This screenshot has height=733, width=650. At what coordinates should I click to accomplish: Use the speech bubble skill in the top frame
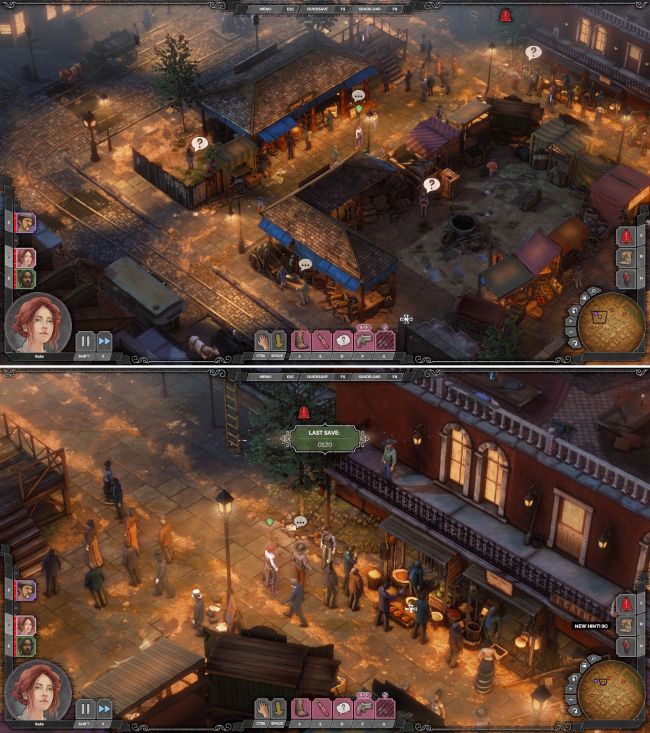(x=343, y=341)
